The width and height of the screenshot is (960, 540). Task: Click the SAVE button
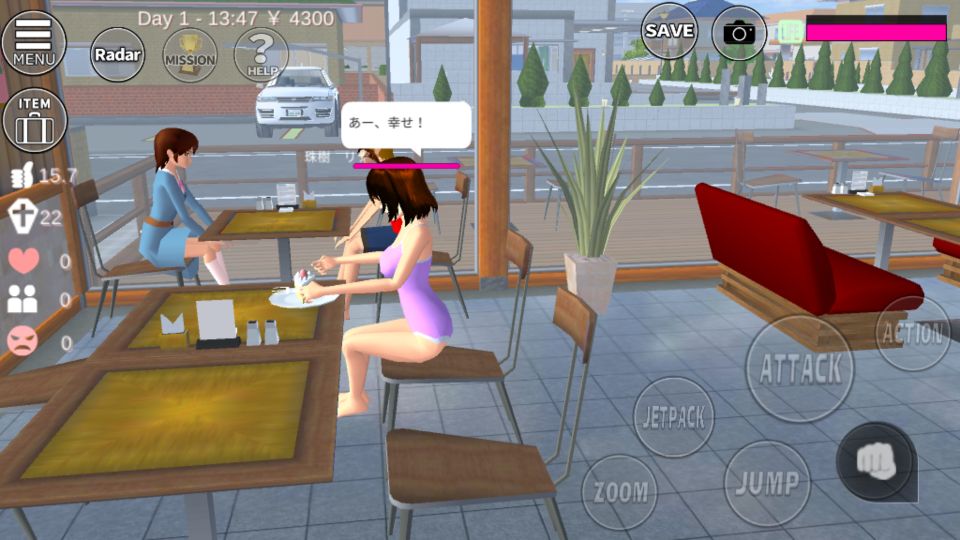(669, 31)
